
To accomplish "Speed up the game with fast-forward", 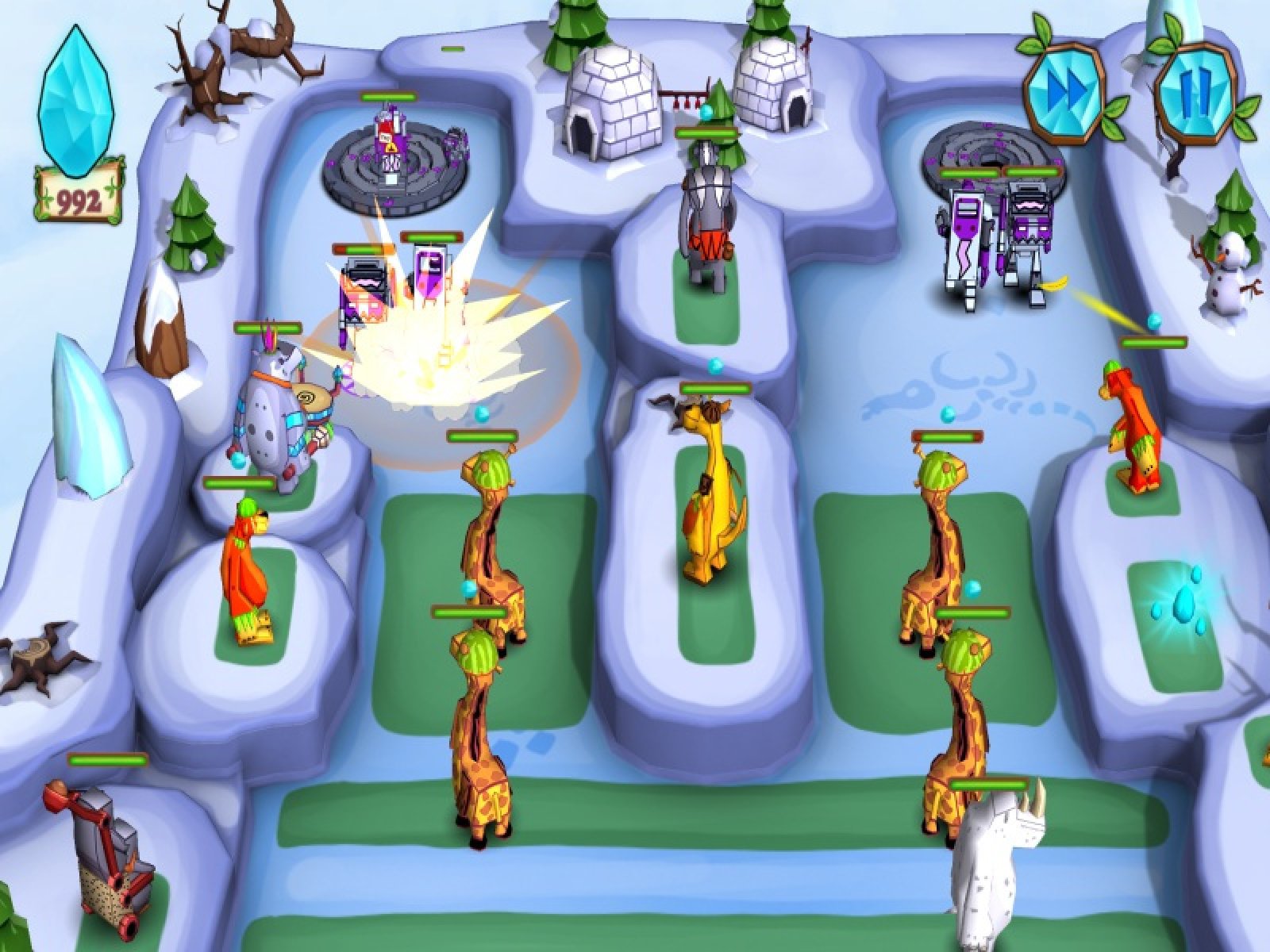I will pyautogui.click(x=1064, y=80).
